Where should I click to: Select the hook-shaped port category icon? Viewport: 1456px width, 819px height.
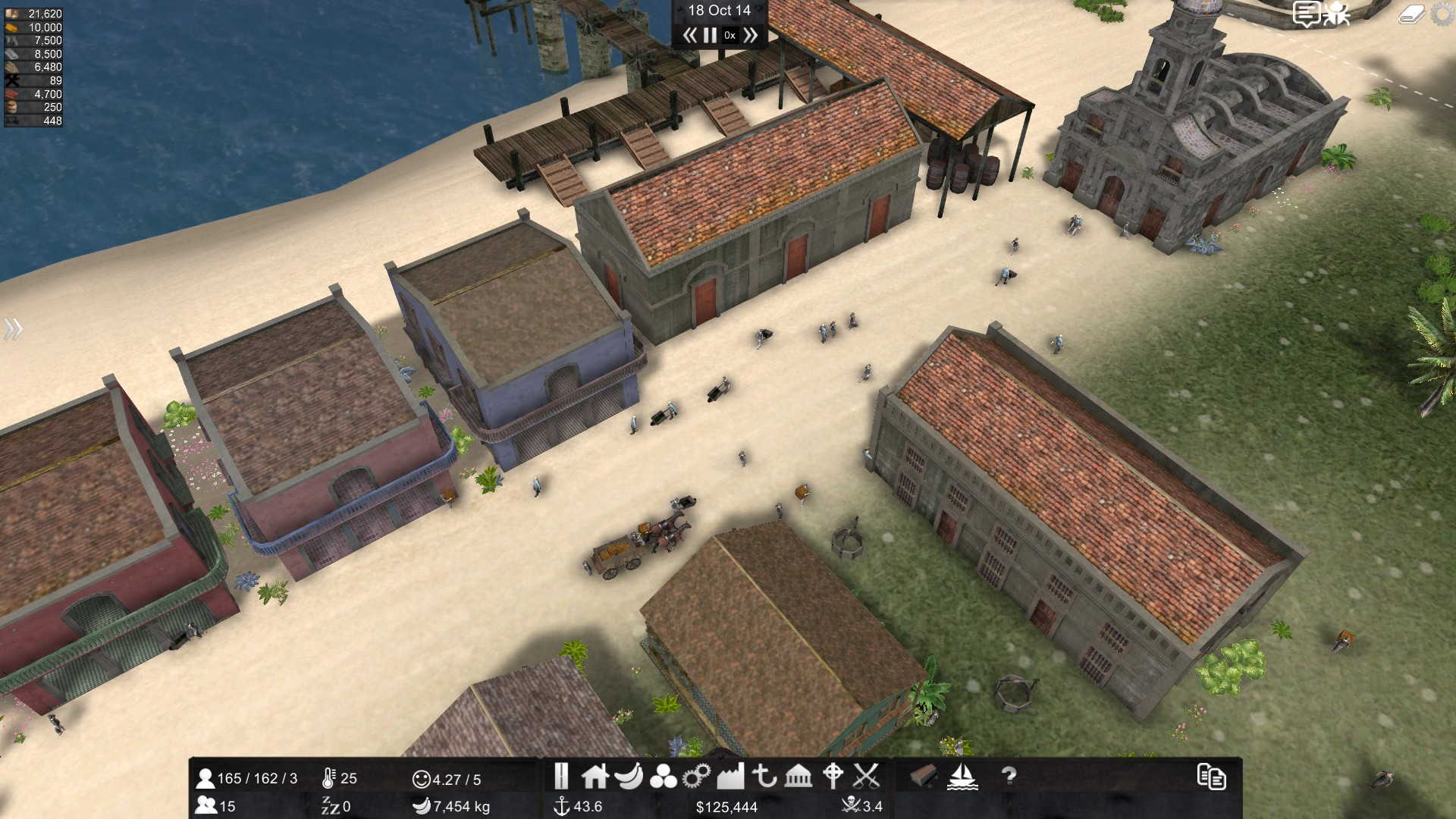tap(764, 776)
